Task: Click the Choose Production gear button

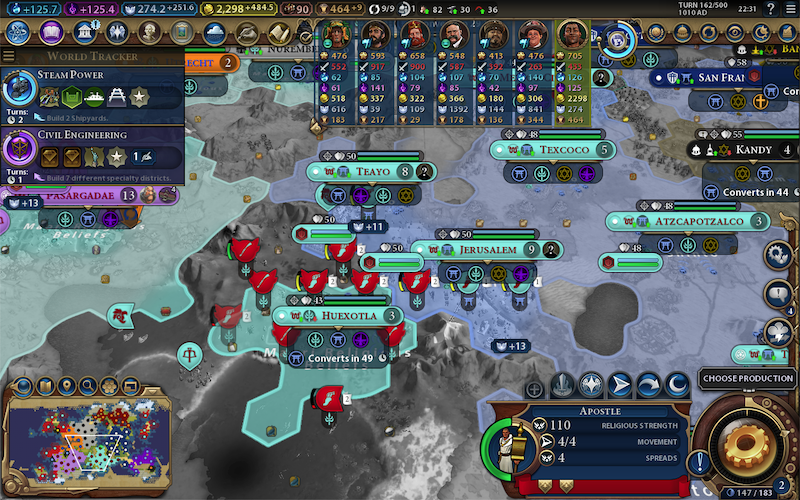Action: click(x=745, y=441)
